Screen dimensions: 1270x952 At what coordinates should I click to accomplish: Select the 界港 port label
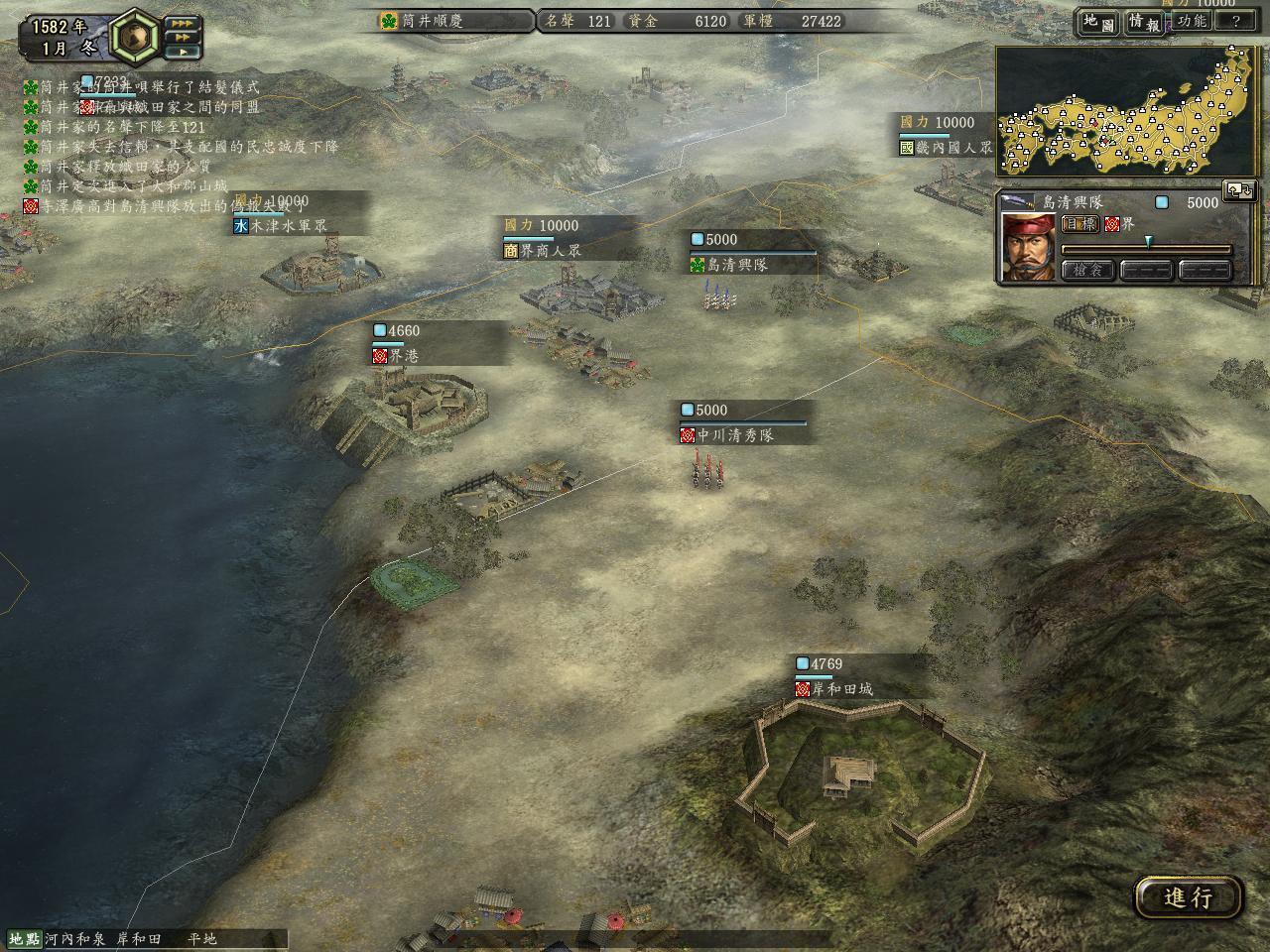tap(403, 355)
